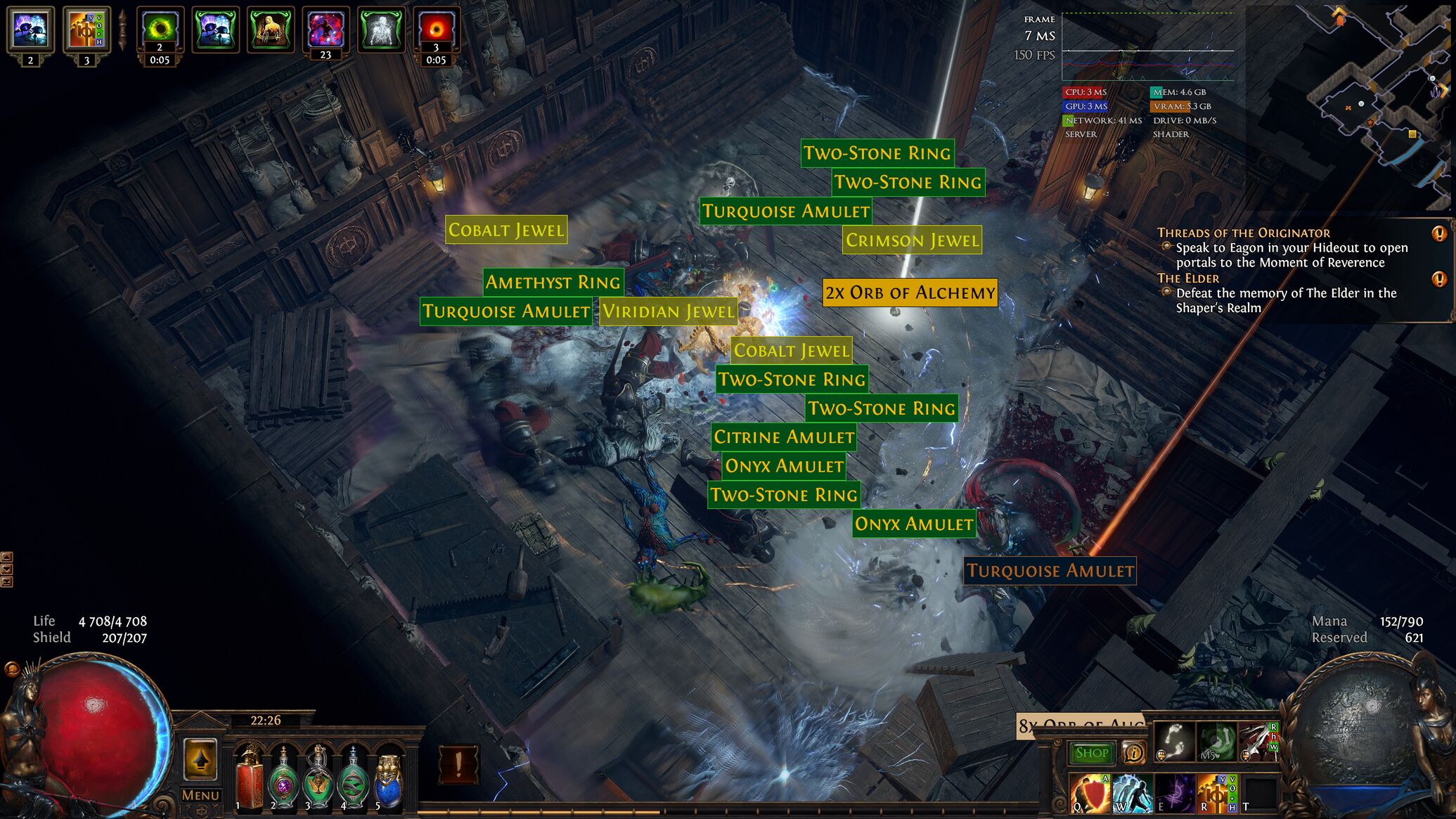Open the green Shop button
1456x819 pixels.
pos(1091,753)
